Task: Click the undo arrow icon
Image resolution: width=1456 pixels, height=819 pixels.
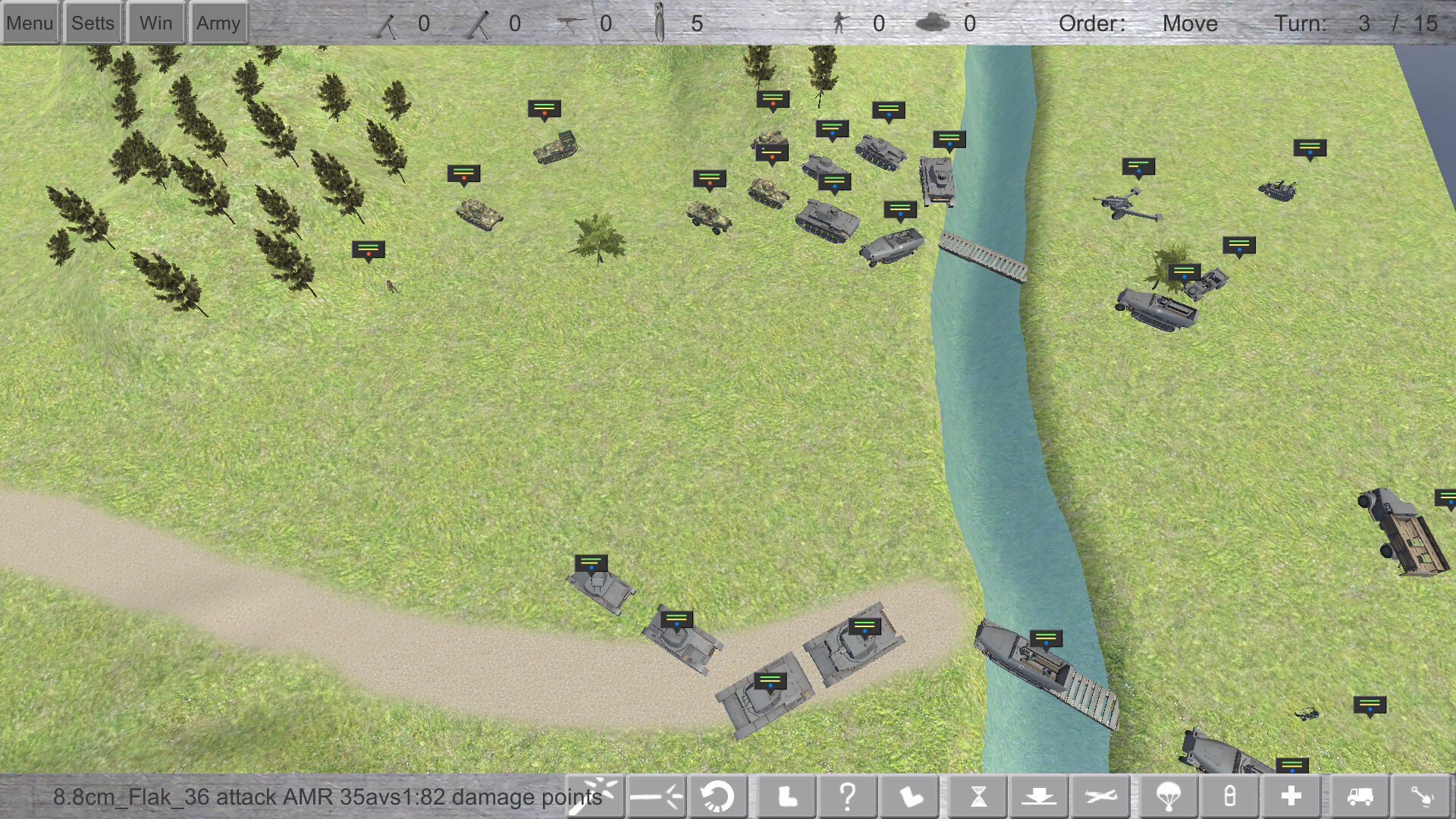Action: coord(717,796)
